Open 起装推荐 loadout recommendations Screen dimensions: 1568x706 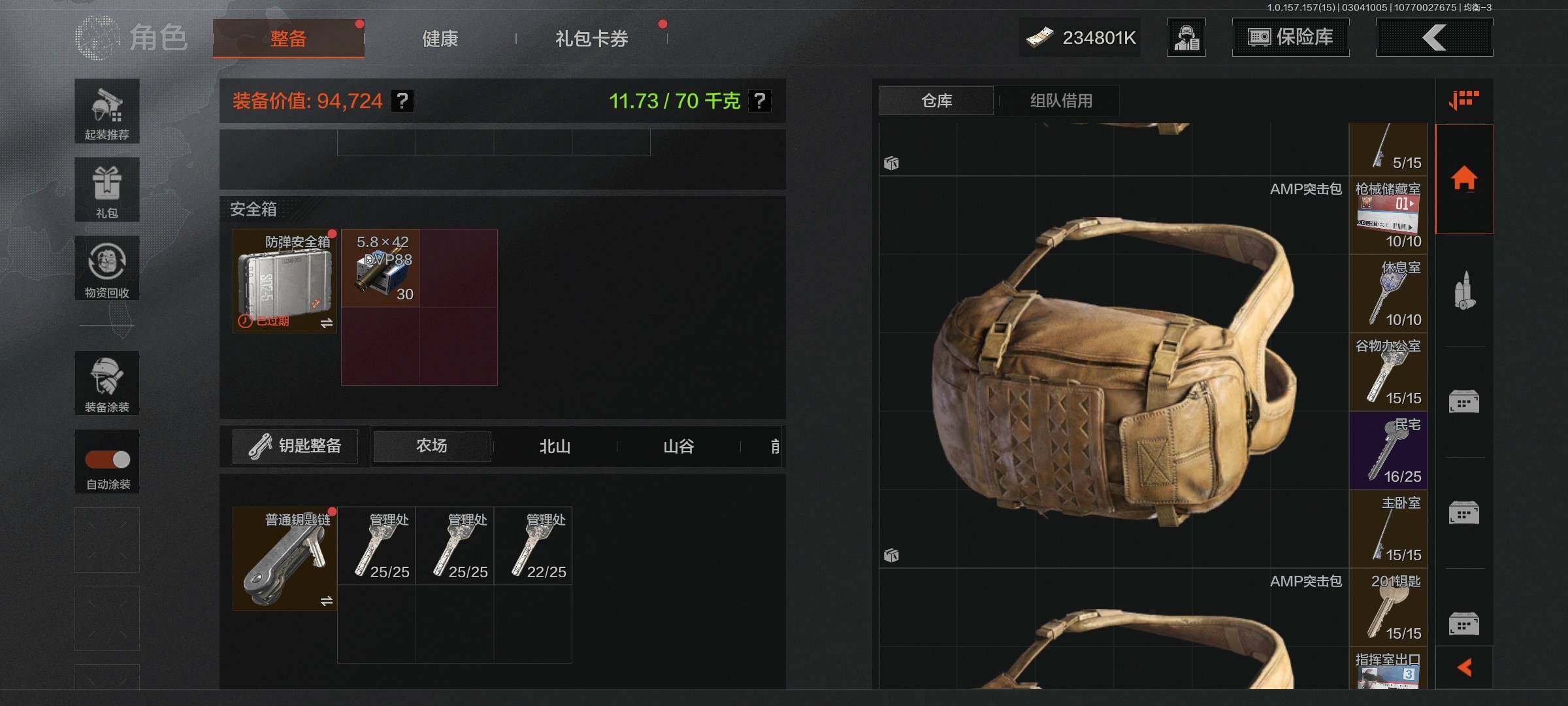point(107,112)
